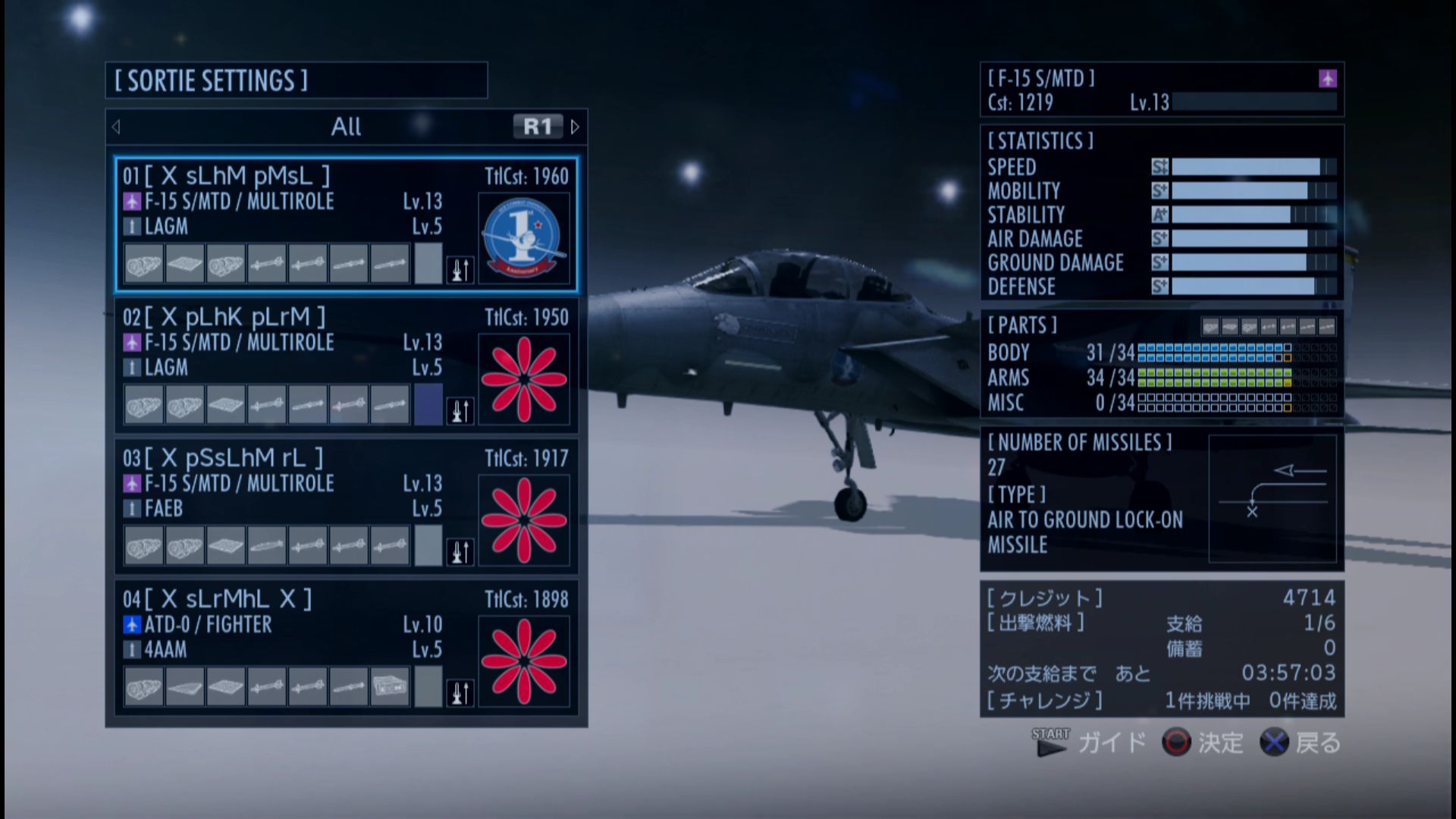Click the left arrow beside the All filter
Image resolution: width=1456 pixels, height=819 pixels.
click(116, 127)
